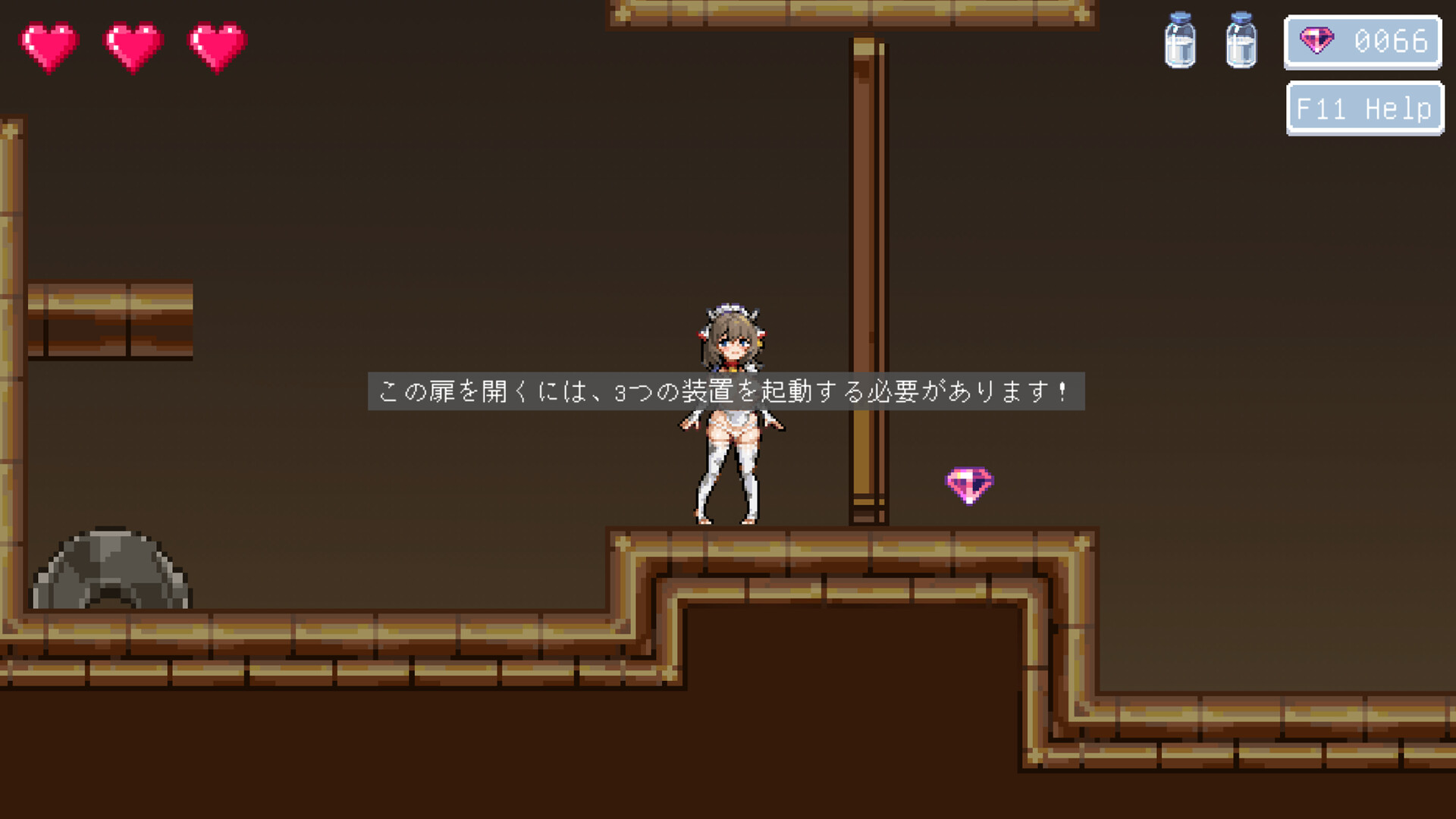The image size is (1456, 819).
Task: Click the vertical pipe above the character
Action: [x=867, y=265]
